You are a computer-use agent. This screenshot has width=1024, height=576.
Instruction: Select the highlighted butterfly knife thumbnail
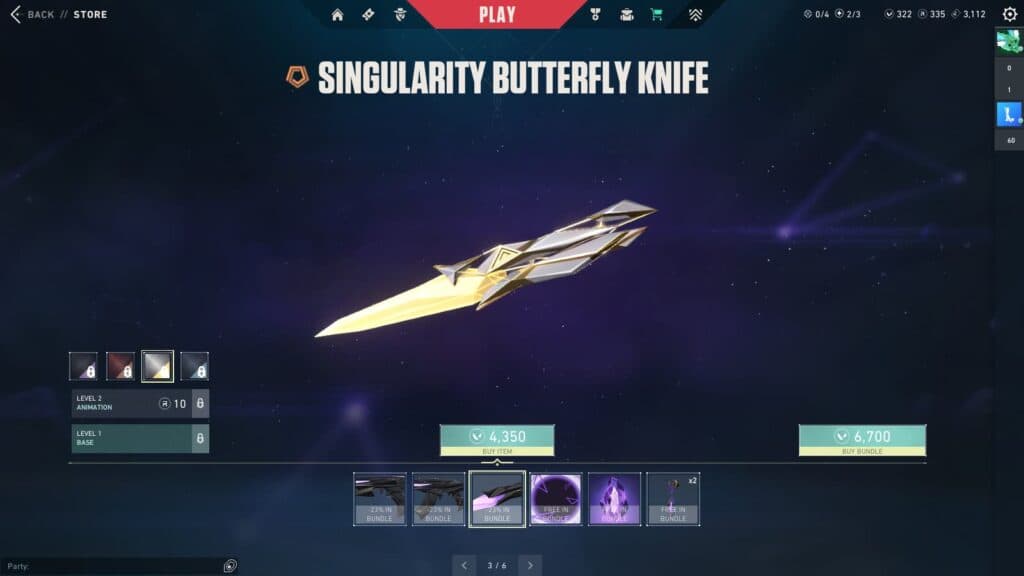tap(497, 498)
